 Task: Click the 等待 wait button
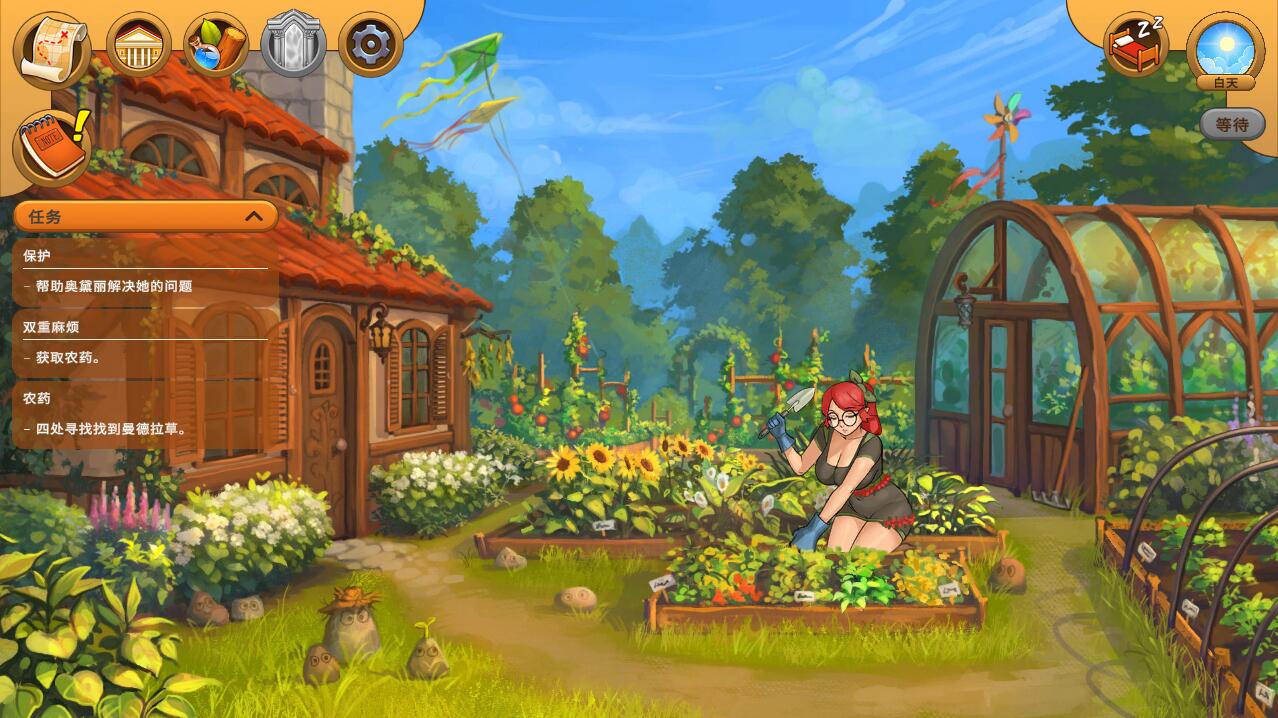pos(1232,124)
